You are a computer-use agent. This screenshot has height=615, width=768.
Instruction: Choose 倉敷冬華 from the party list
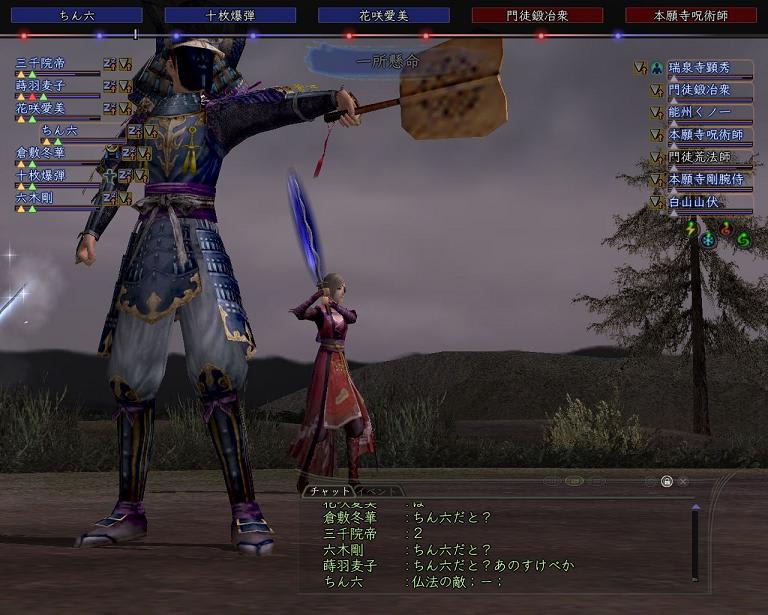click(x=40, y=153)
